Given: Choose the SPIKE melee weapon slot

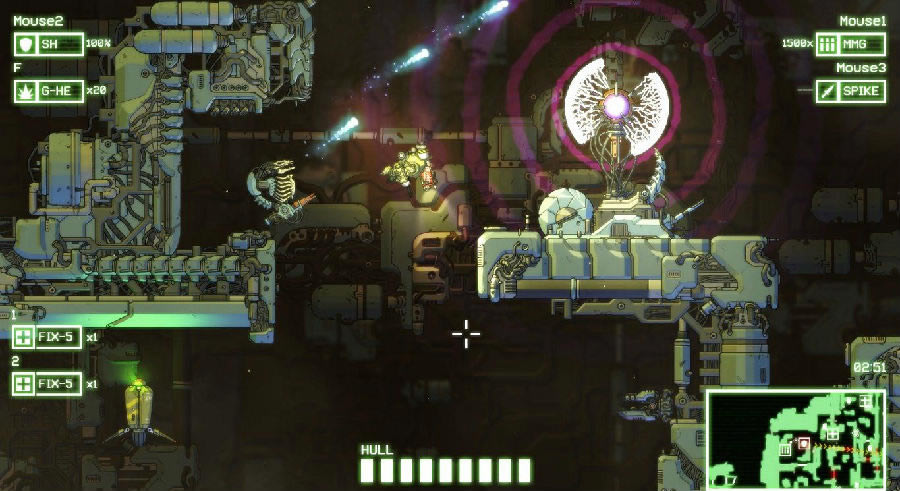Looking at the screenshot, I should pos(851,91).
